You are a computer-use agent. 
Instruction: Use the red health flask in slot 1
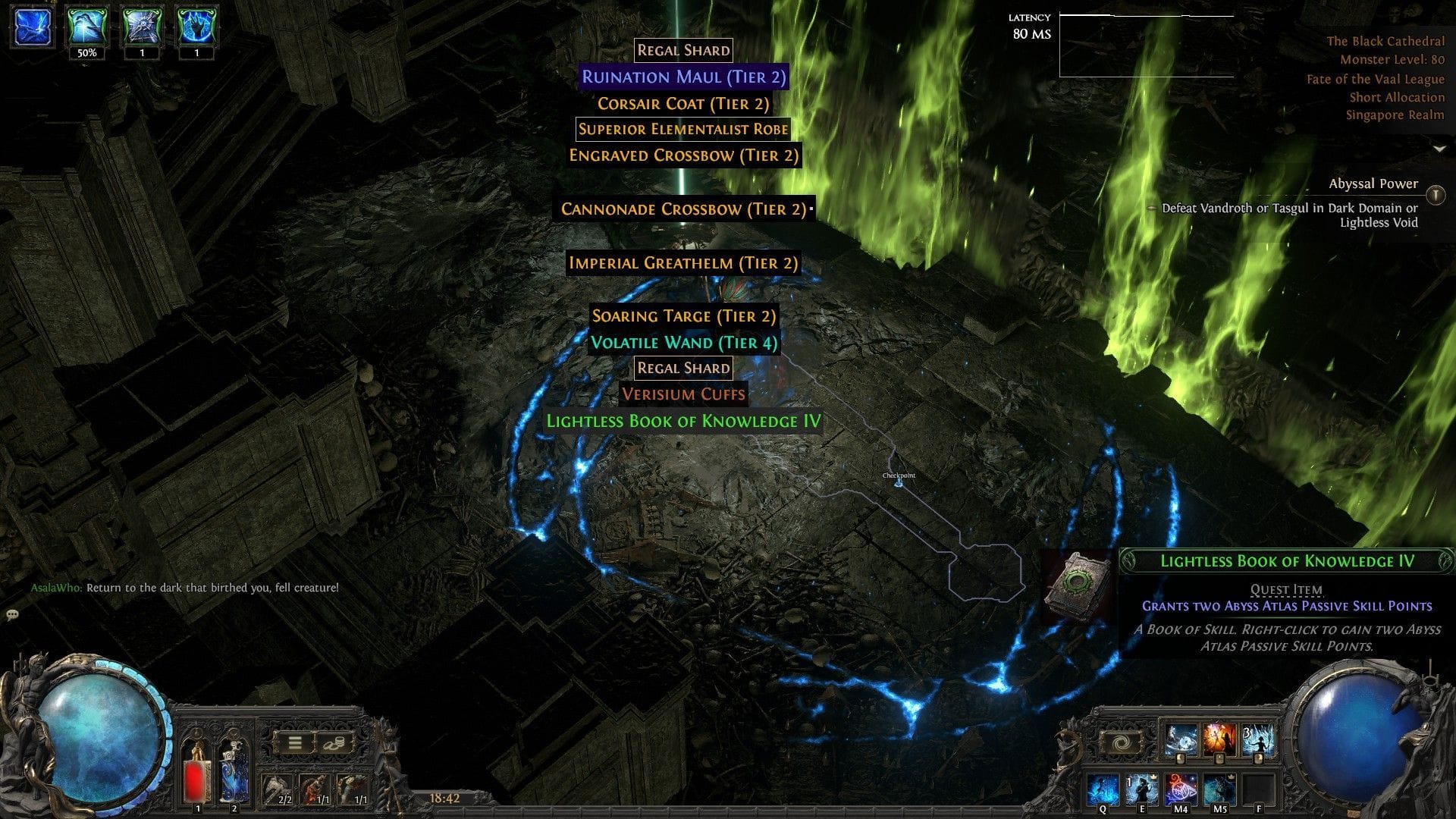coord(196,772)
